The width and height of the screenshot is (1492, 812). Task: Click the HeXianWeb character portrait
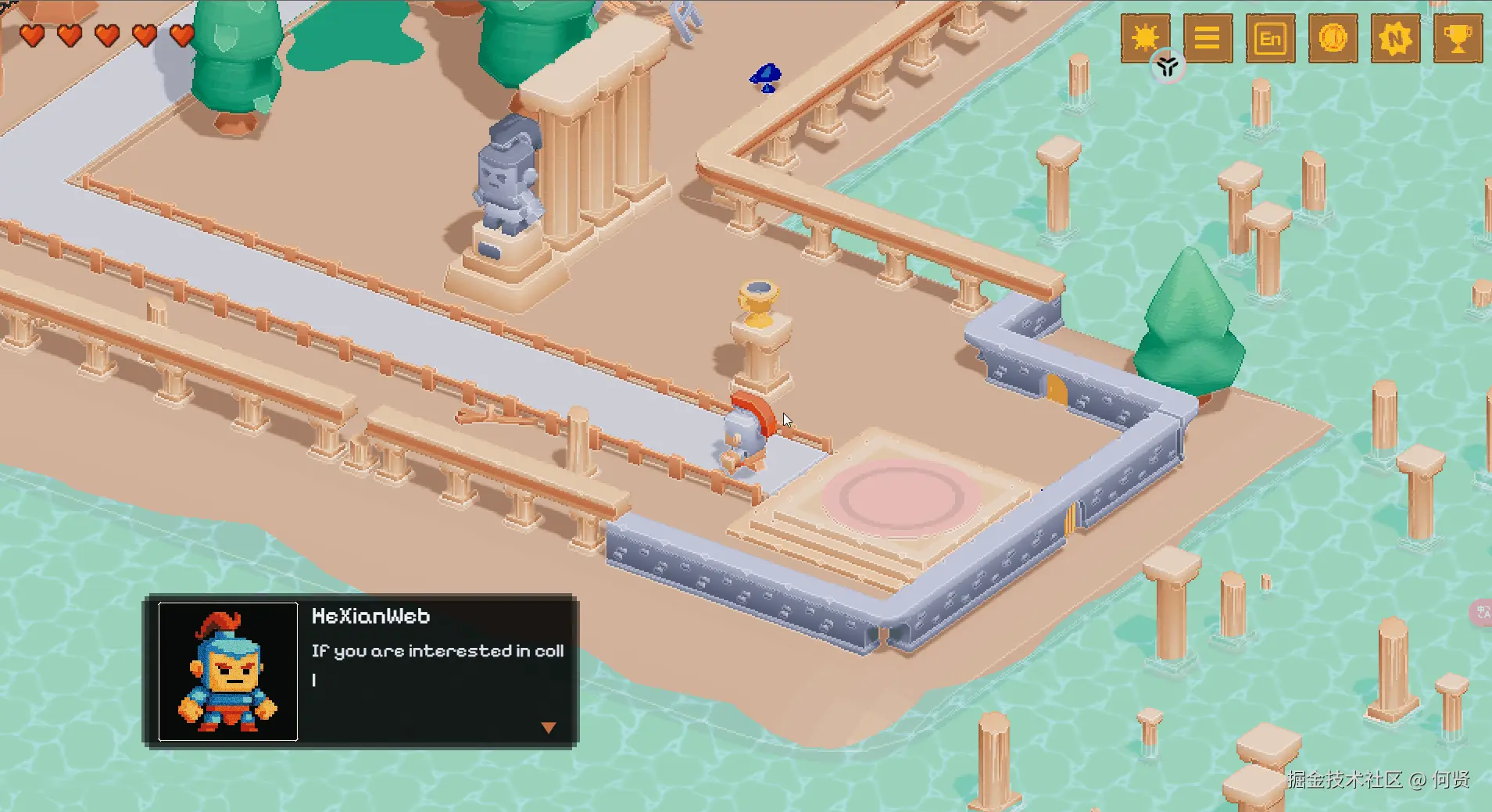point(227,671)
